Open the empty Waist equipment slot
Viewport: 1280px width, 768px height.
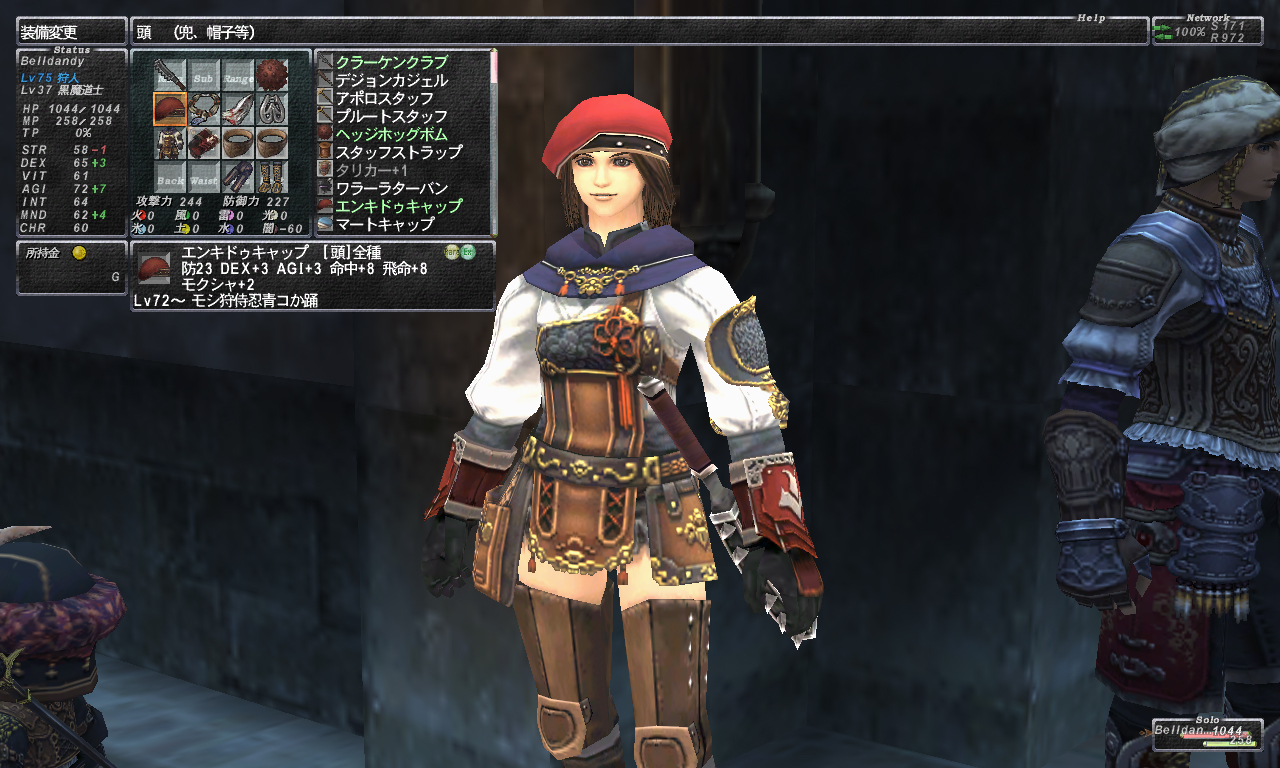pos(204,177)
